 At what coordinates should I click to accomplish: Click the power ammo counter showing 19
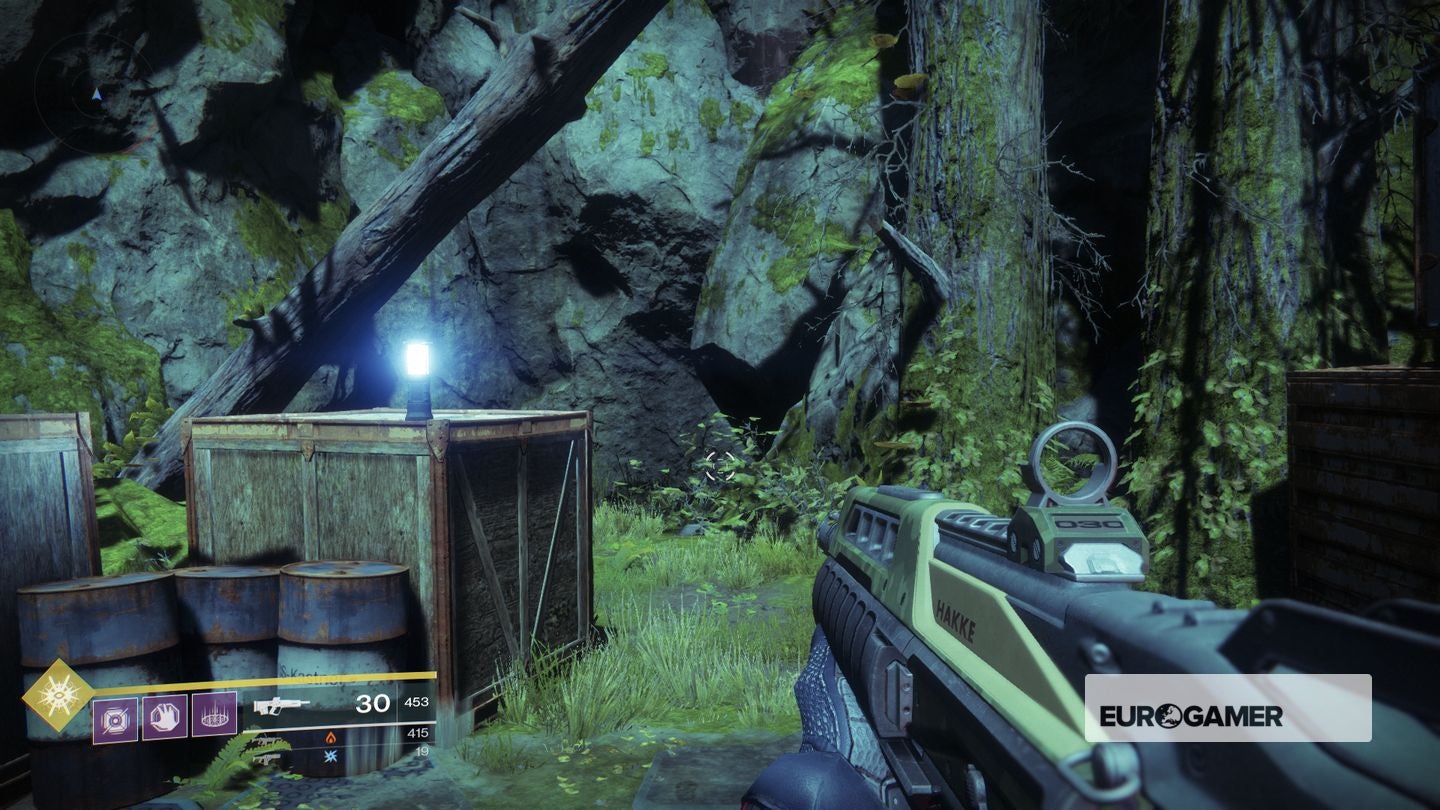coord(424,753)
